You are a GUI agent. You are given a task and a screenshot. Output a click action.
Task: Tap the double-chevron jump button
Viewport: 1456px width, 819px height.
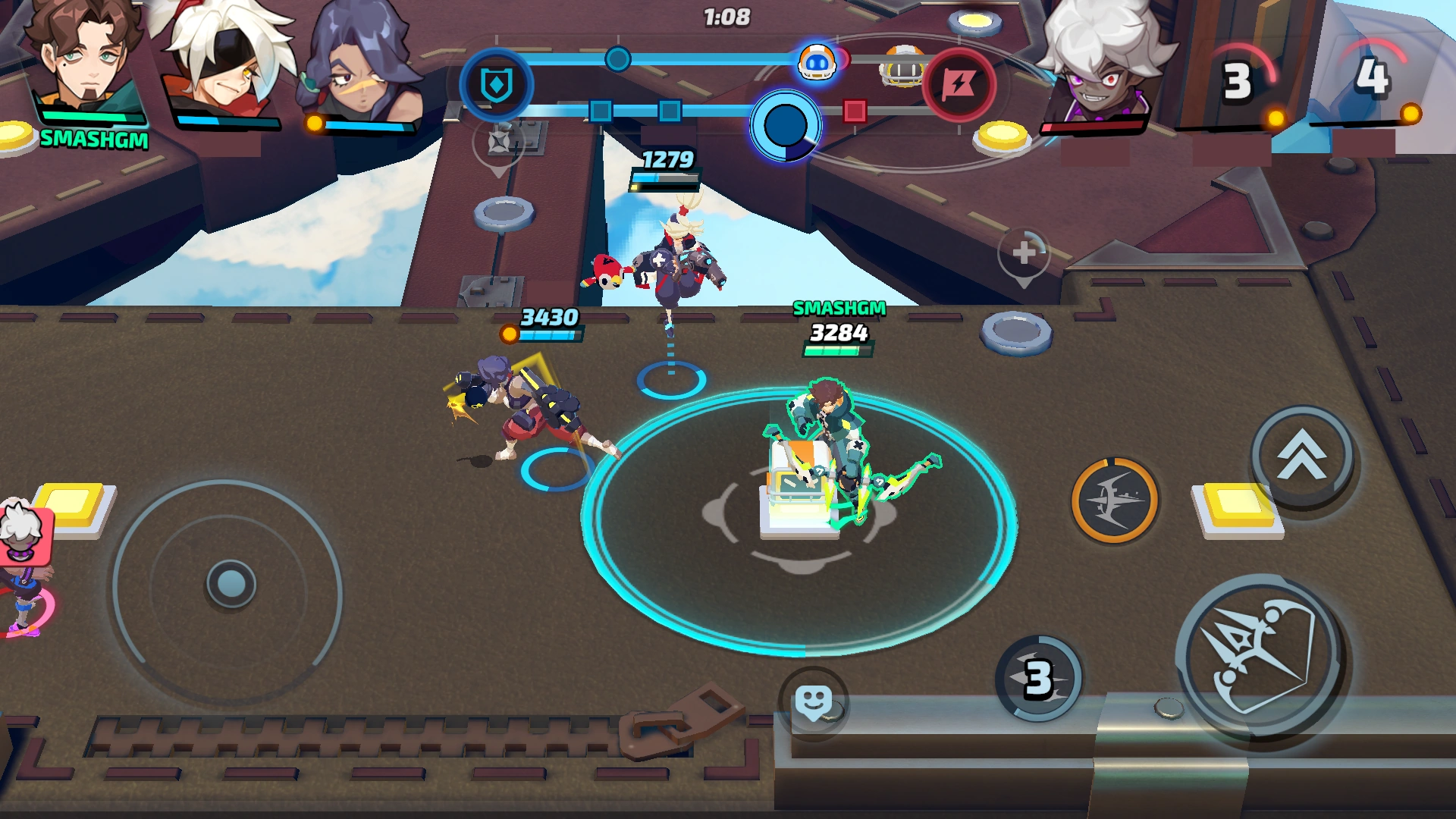1302,456
